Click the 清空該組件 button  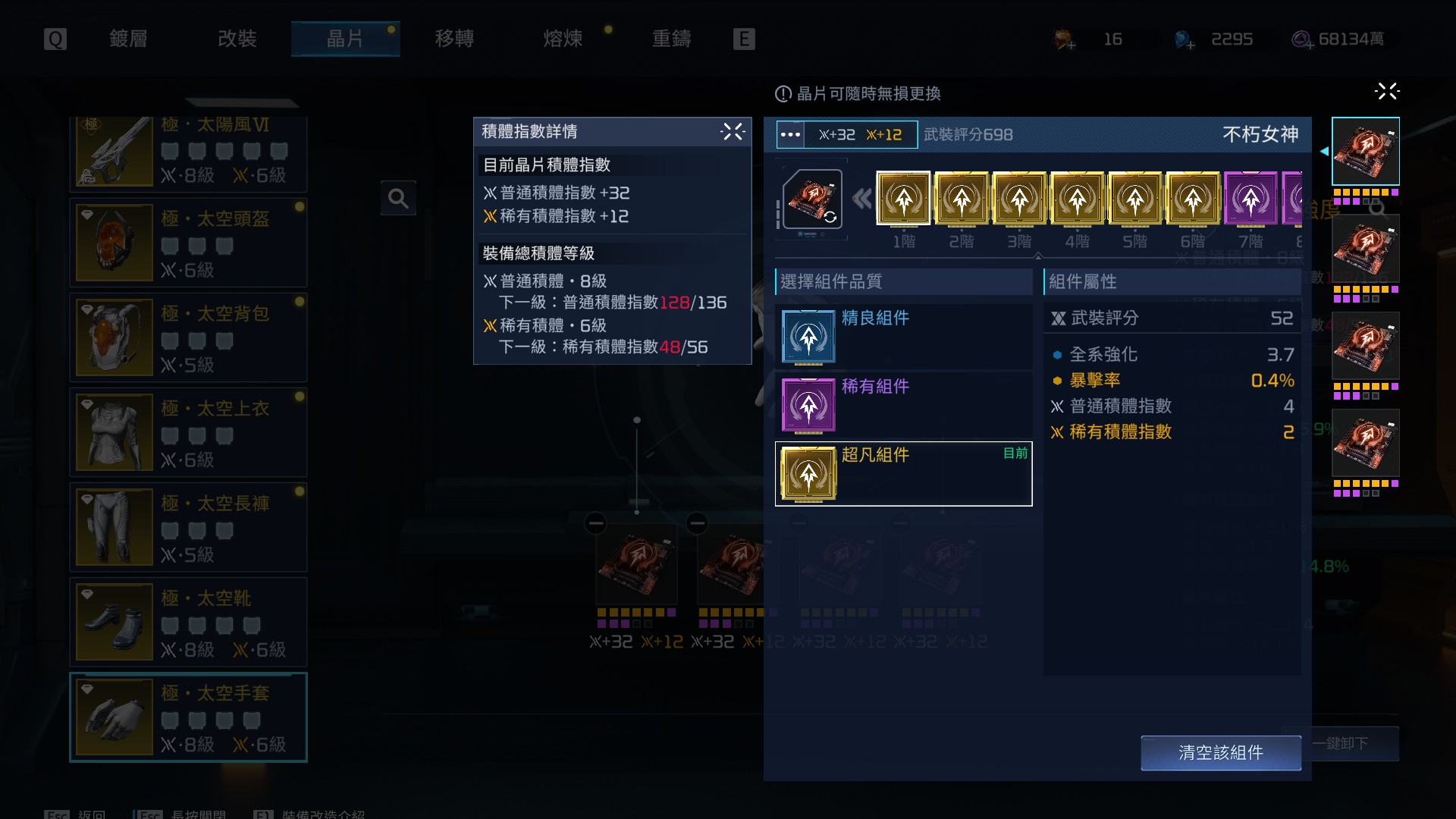1220,752
